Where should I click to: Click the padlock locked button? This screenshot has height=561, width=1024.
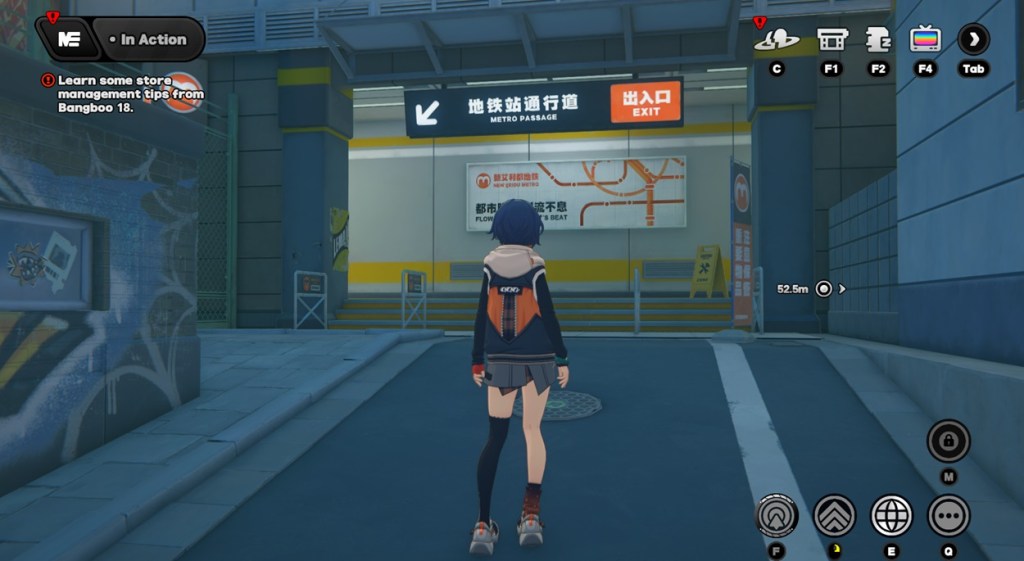tap(947, 441)
